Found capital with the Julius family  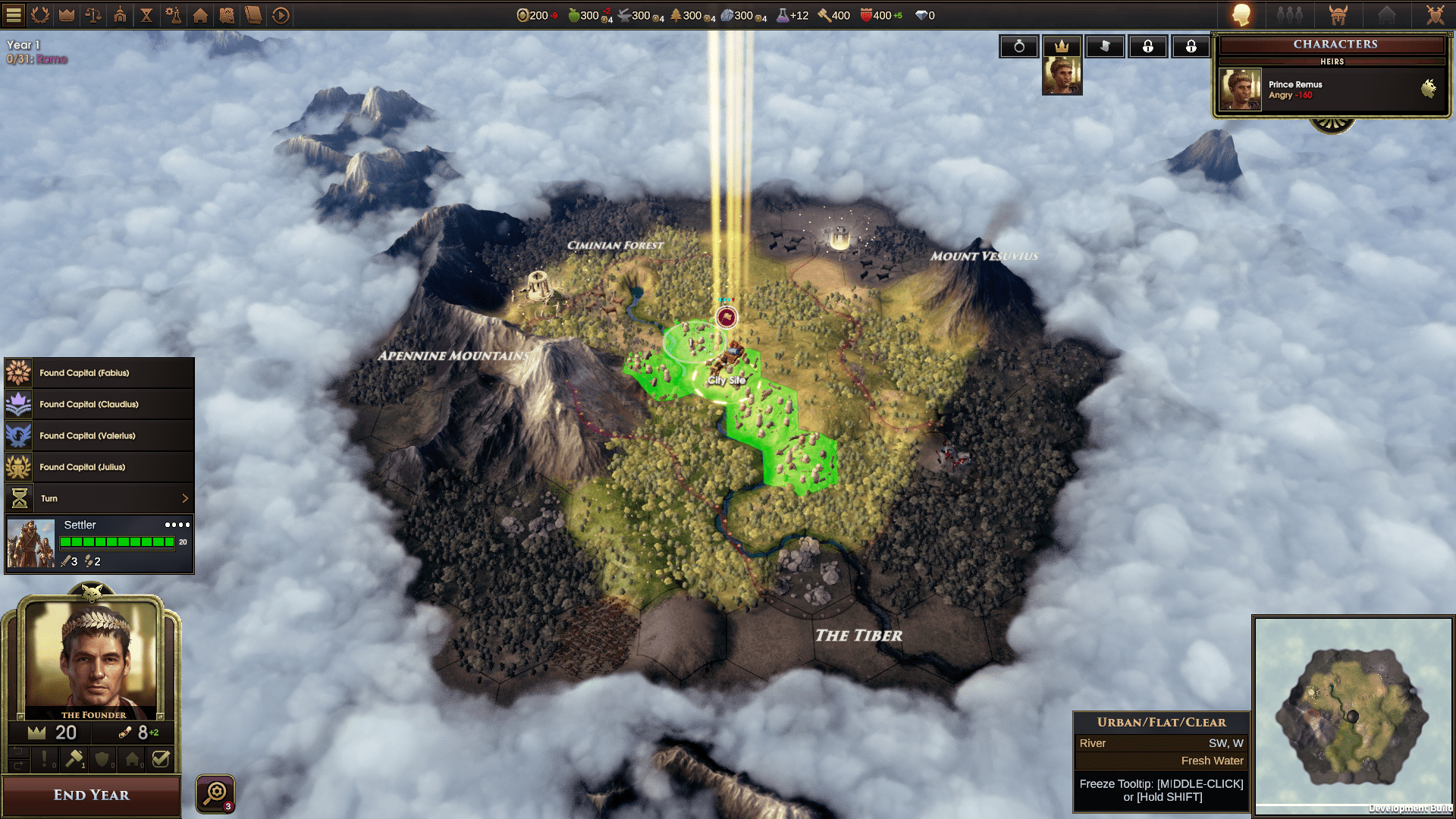(x=99, y=467)
